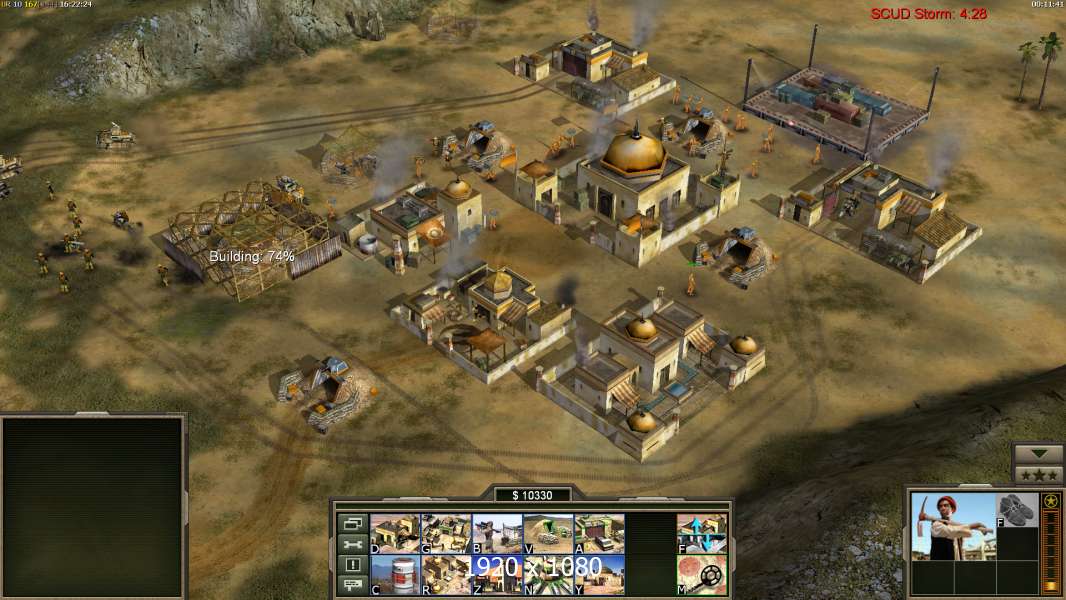Image resolution: width=1066 pixels, height=600 pixels.
Task: Select the build icon labeled Z
Action: [497, 575]
